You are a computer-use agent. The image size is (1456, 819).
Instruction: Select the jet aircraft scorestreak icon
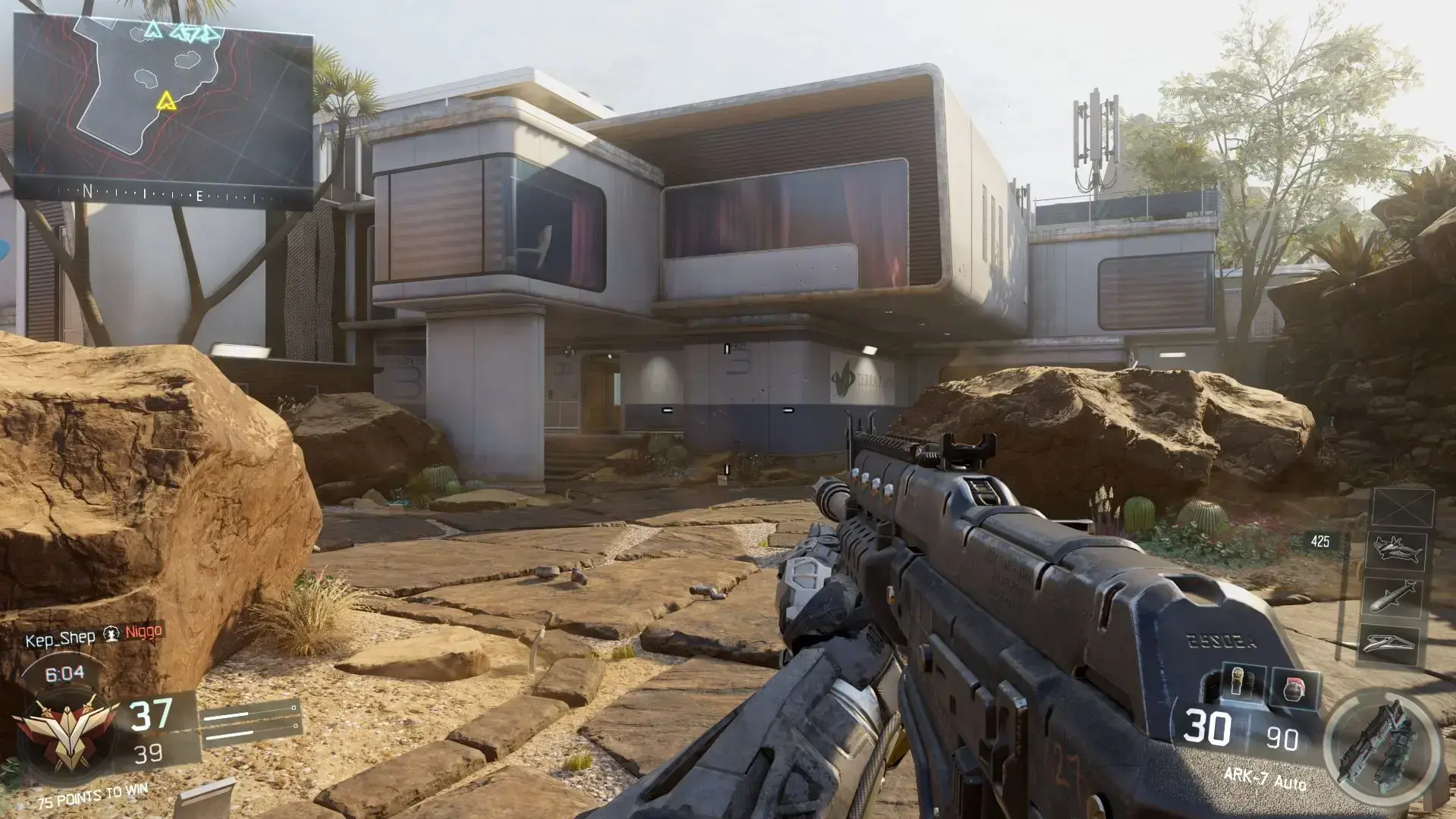point(1396,550)
